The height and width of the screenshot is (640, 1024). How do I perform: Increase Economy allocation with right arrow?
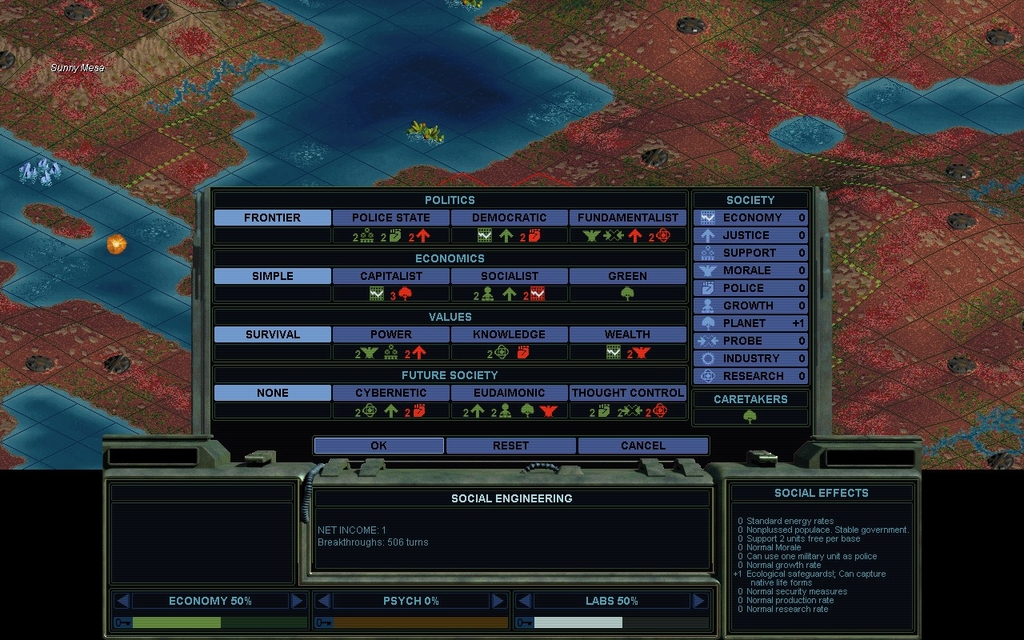(x=298, y=601)
